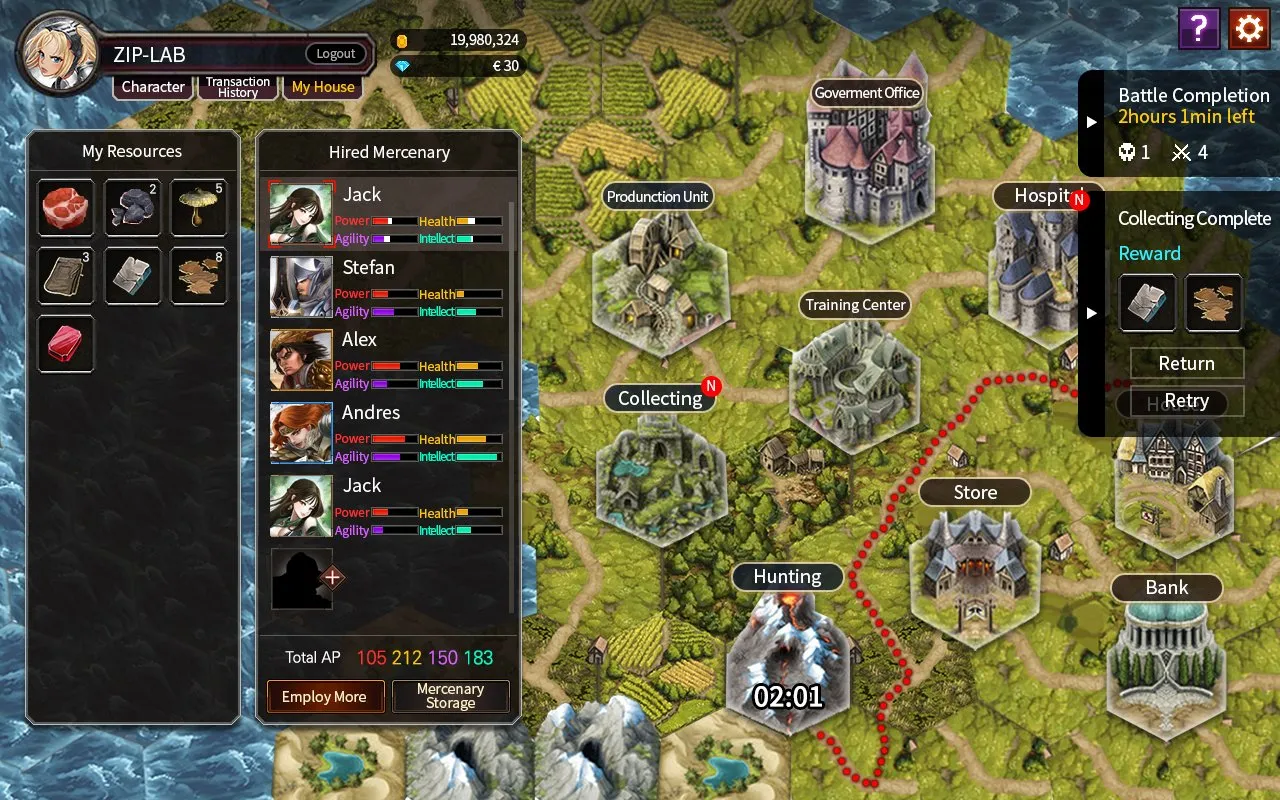Hit Return in Collecting Complete panel
The image size is (1280, 800).
[1186, 364]
